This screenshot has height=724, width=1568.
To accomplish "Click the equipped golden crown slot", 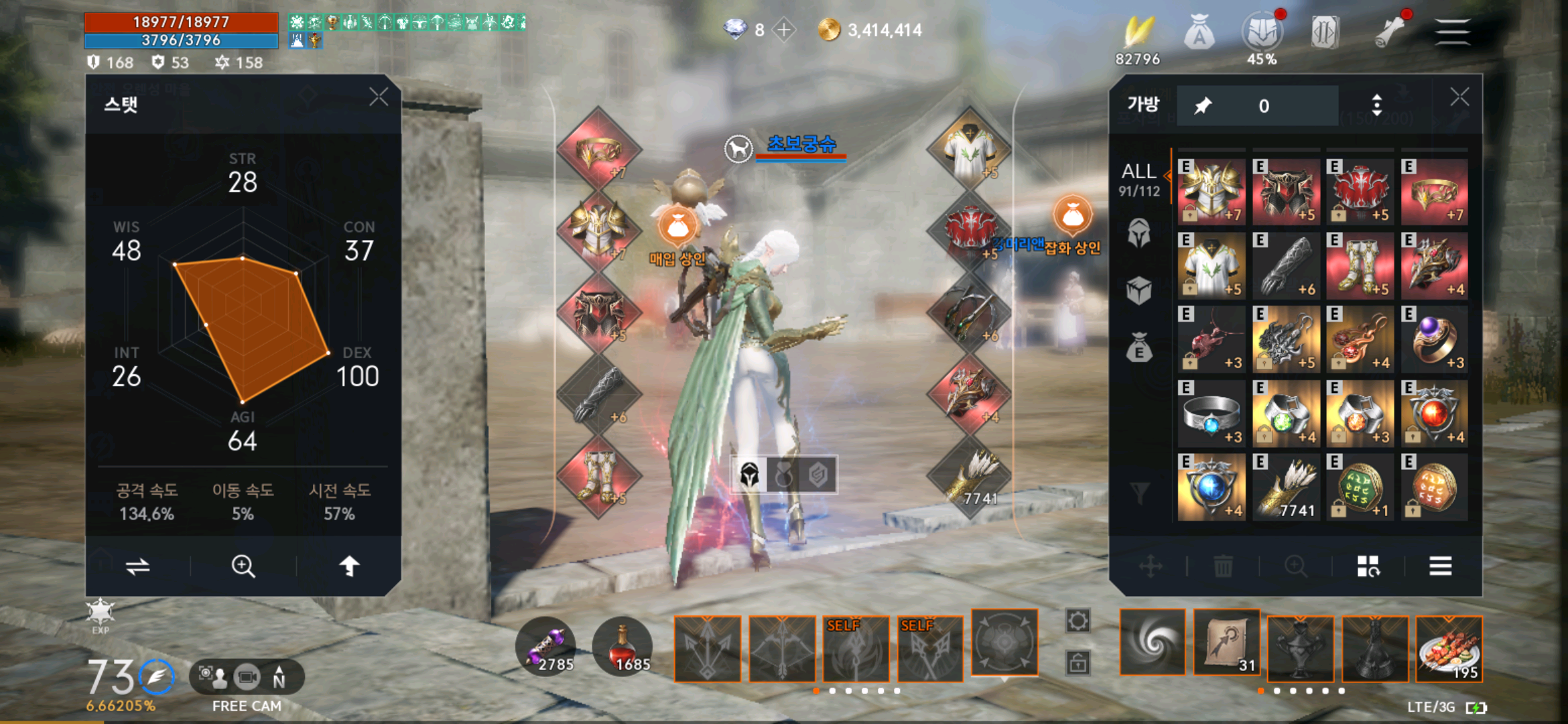I will pyautogui.click(x=598, y=150).
